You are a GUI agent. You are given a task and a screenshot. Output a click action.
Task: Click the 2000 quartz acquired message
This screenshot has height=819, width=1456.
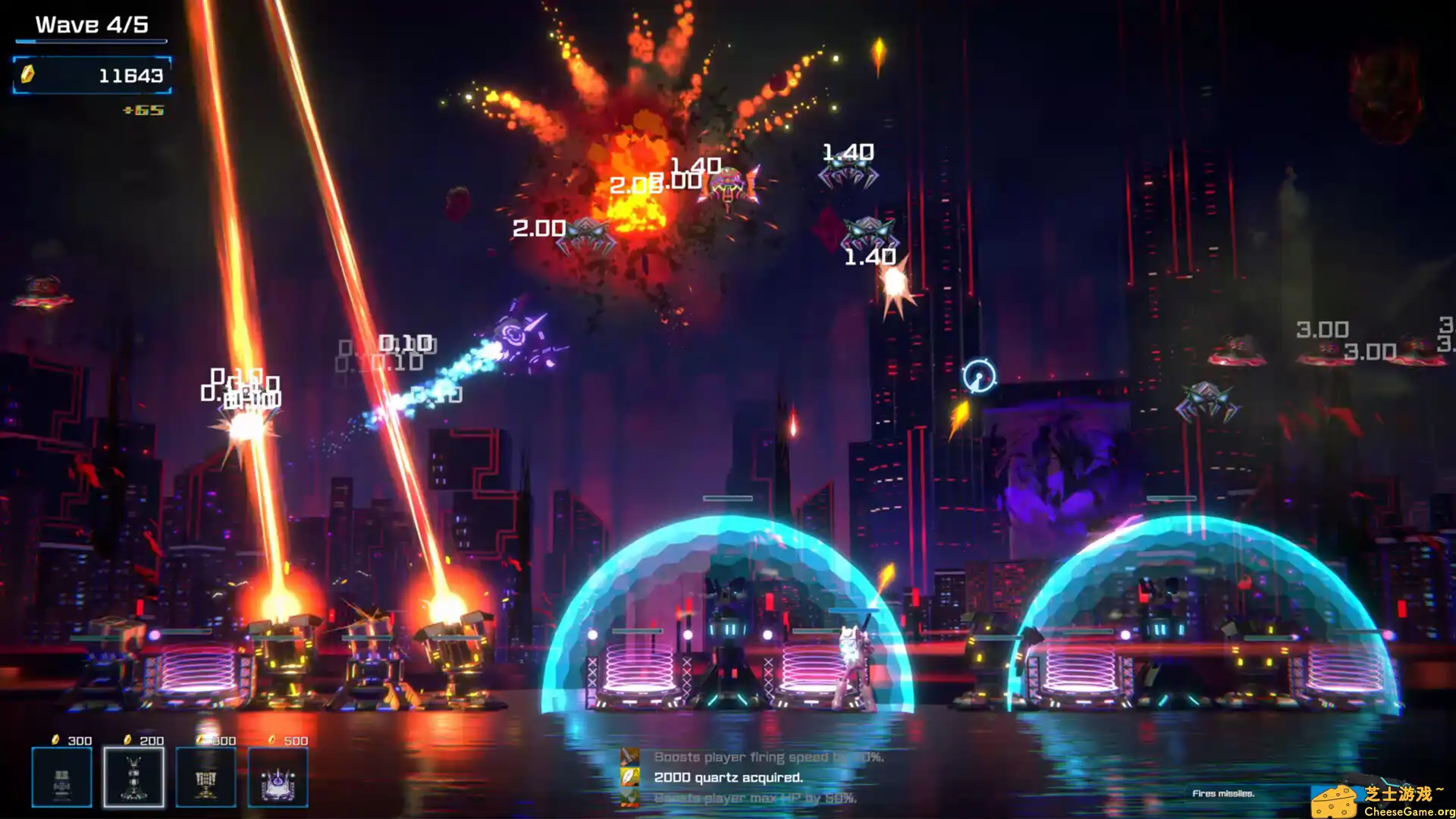[x=728, y=777]
